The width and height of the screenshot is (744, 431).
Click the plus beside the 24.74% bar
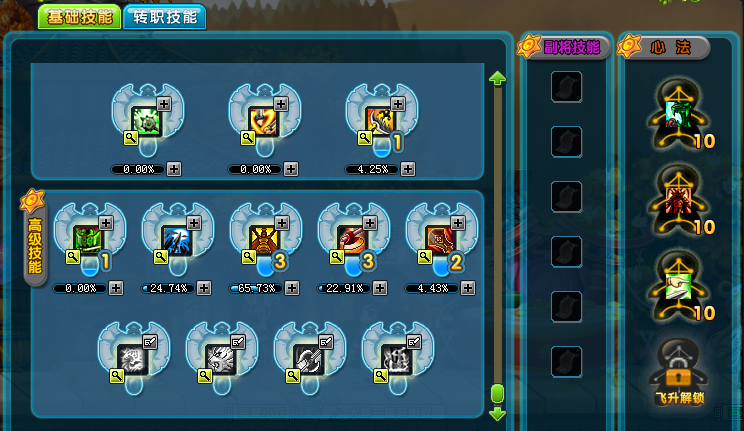click(x=204, y=288)
